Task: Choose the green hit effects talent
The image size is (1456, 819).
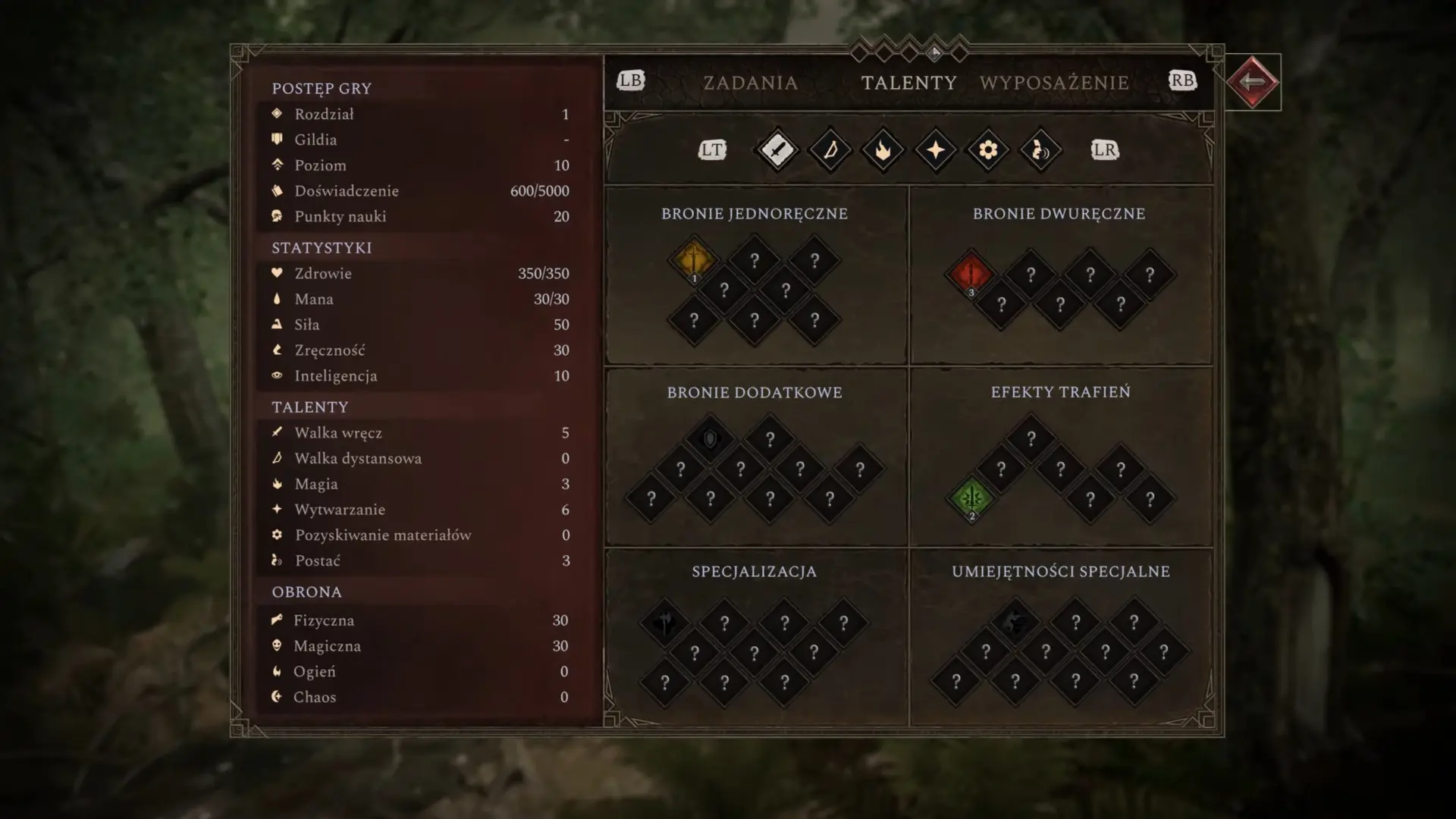Action: point(971,498)
